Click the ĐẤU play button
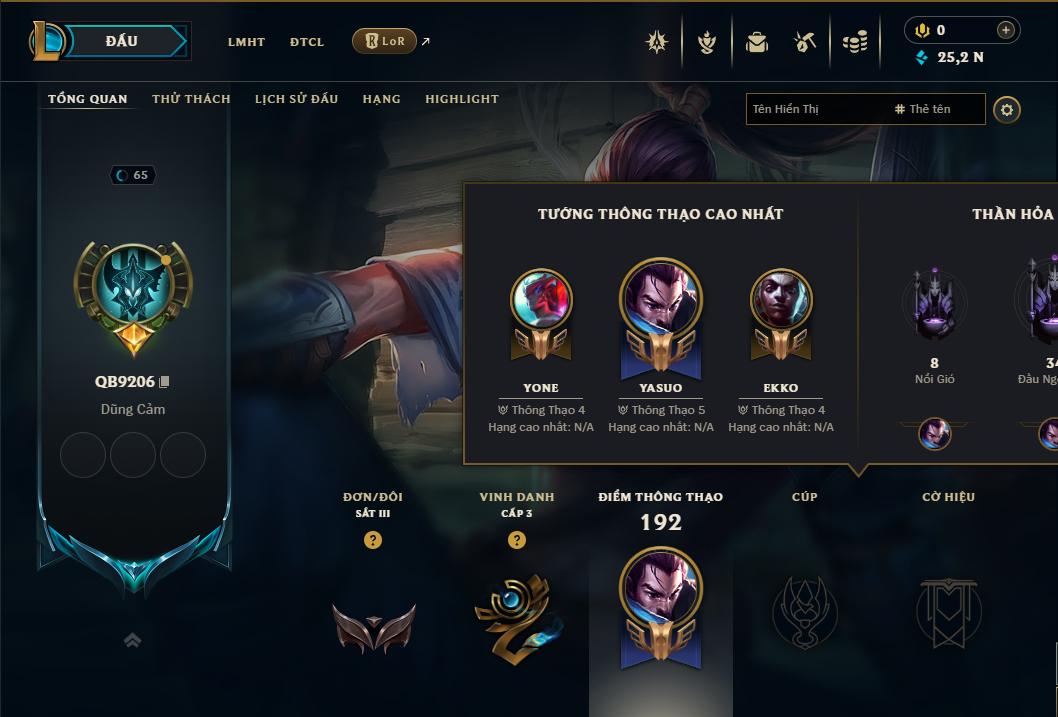The height and width of the screenshot is (717, 1058). (x=122, y=41)
